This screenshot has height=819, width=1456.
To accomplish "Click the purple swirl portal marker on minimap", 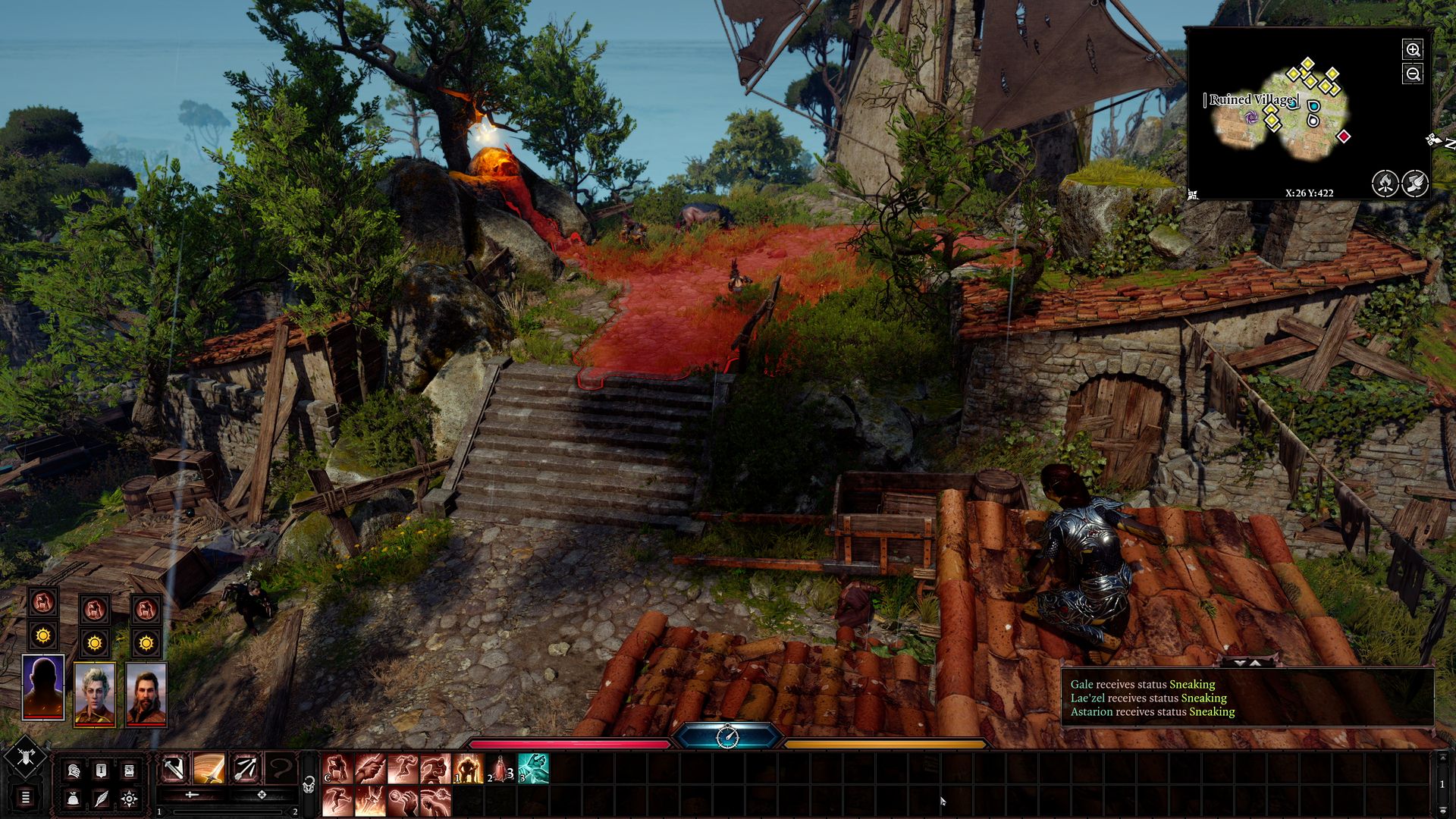I will 1251,117.
